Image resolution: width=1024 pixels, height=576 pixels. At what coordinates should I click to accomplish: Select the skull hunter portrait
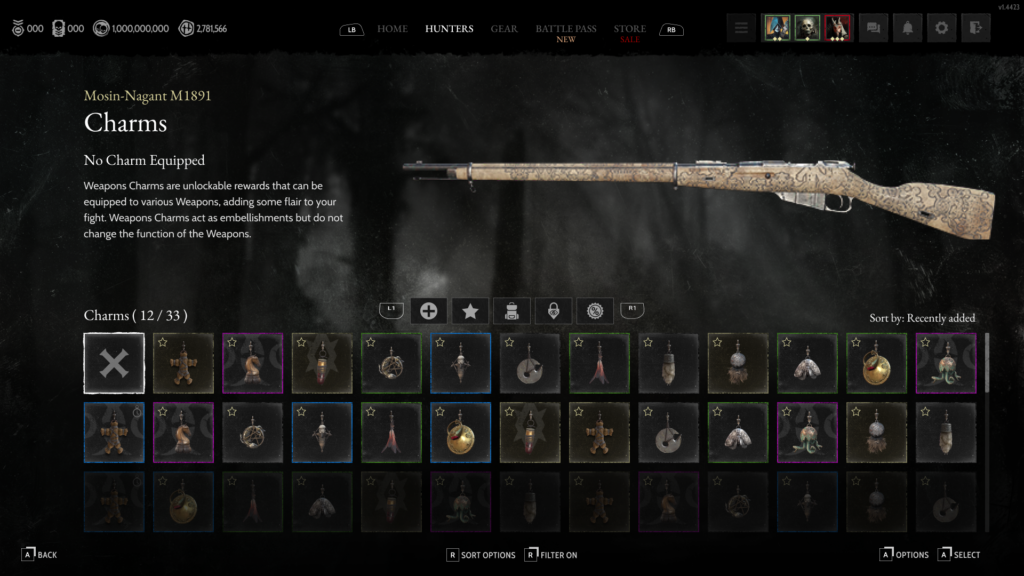(x=807, y=28)
